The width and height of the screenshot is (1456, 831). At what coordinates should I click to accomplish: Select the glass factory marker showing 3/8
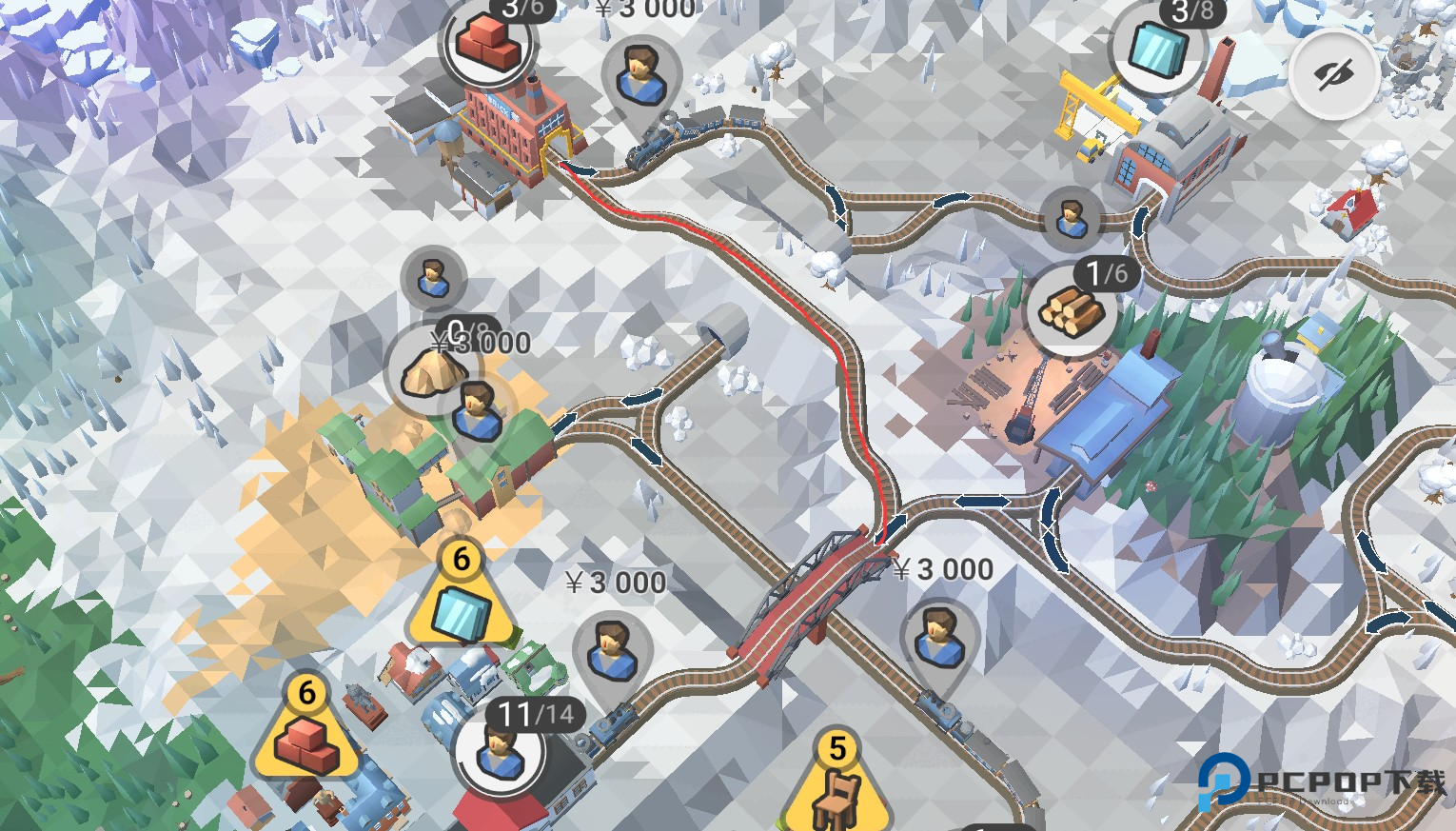point(1157,48)
